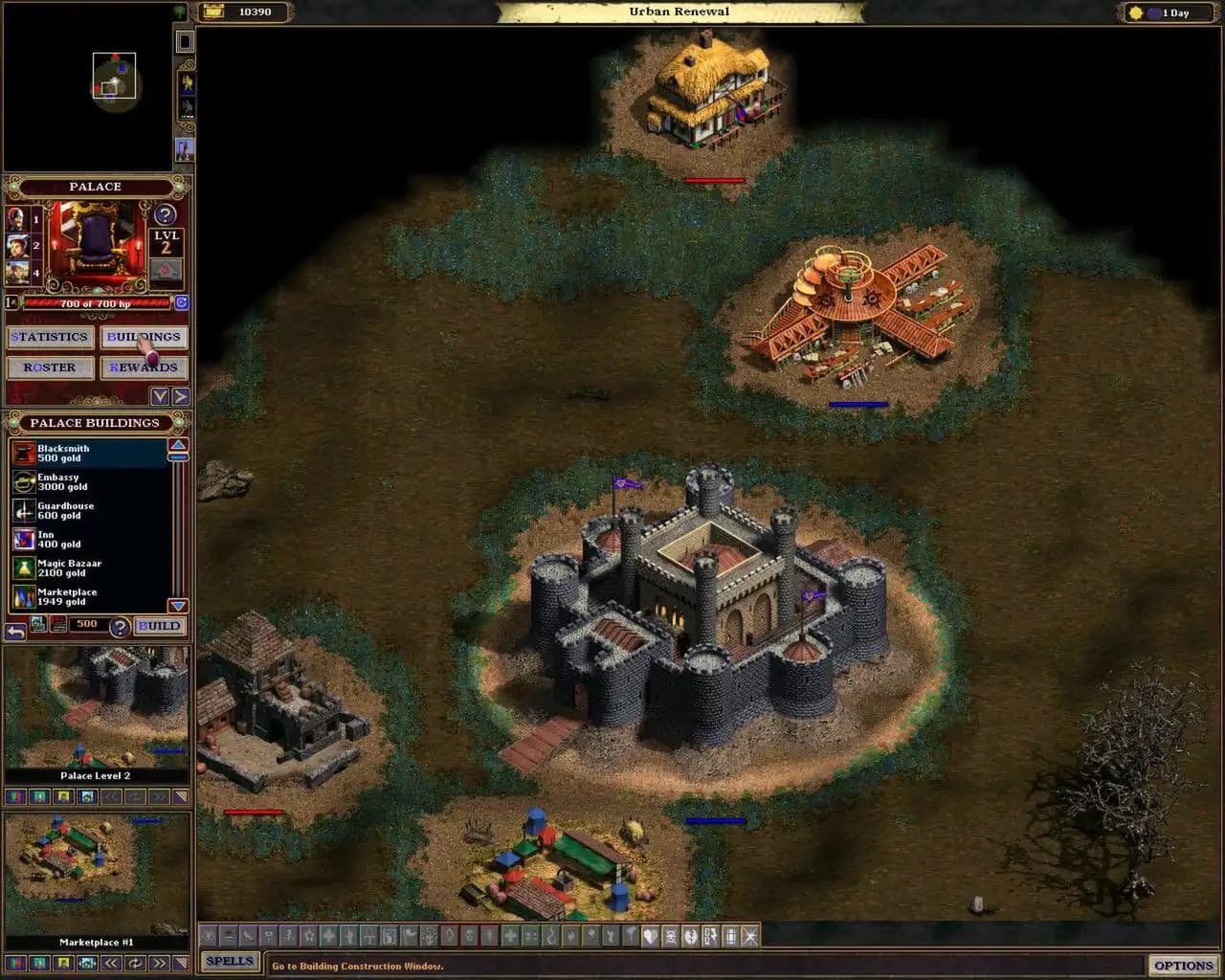The image size is (1225, 980).
Task: Click the repair/refresh icon beside the HP bar
Action: tap(182, 302)
